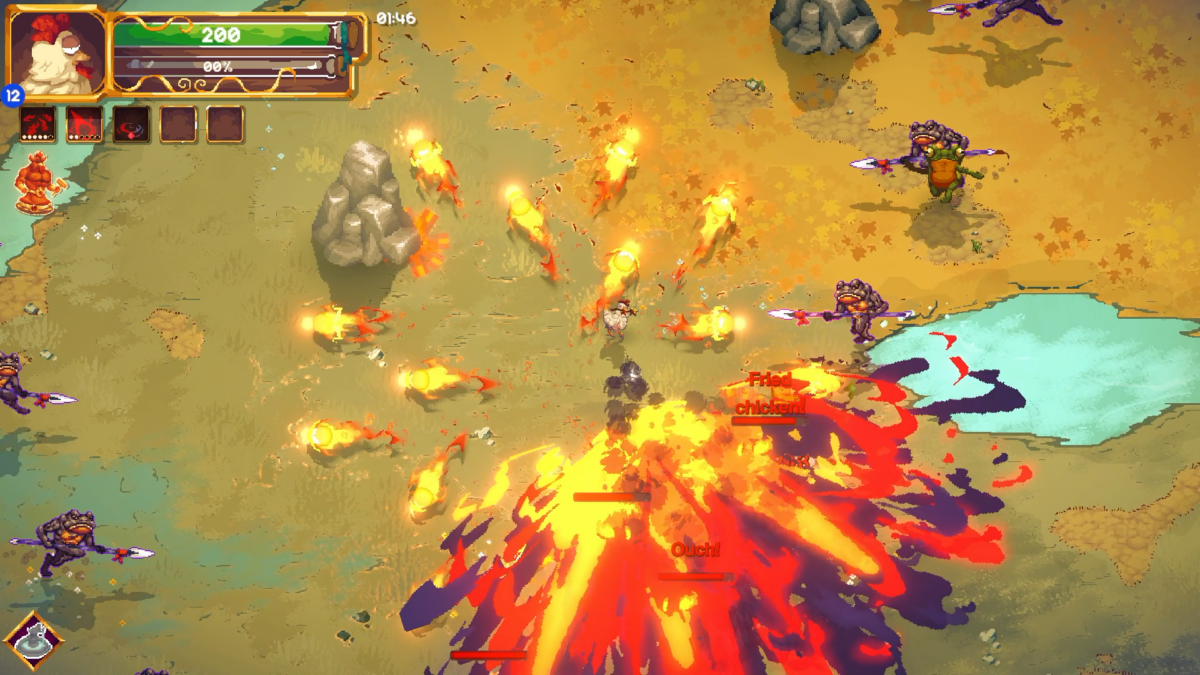Click the blue level 12 badge
Viewport: 1200px width, 675px height.
pyautogui.click(x=13, y=96)
